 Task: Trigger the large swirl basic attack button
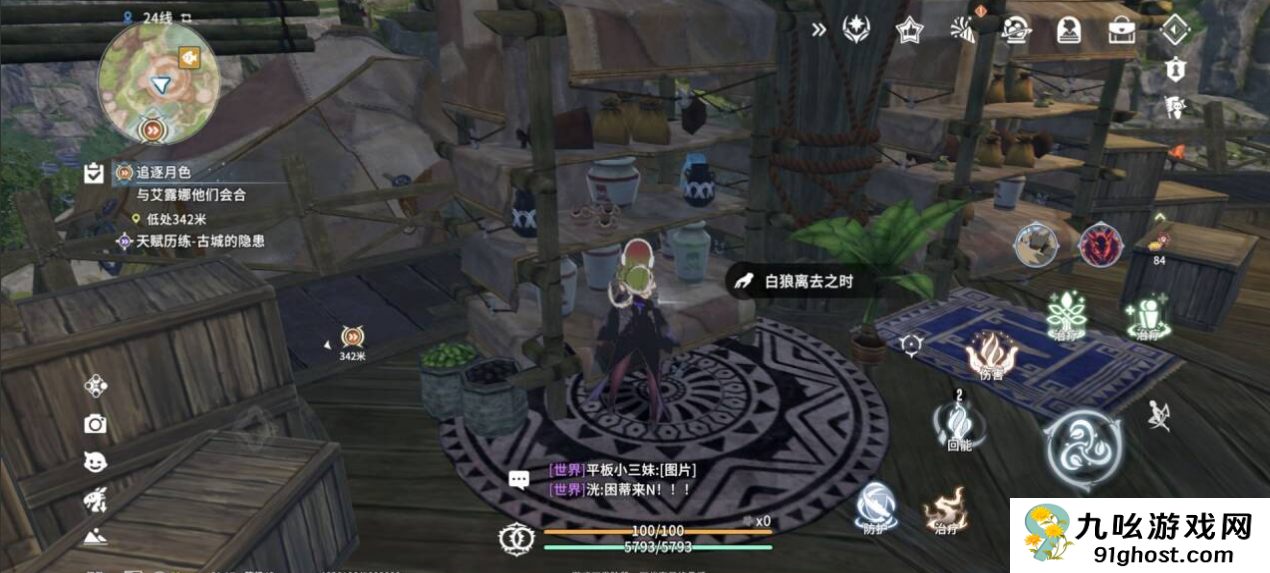coord(1084,449)
